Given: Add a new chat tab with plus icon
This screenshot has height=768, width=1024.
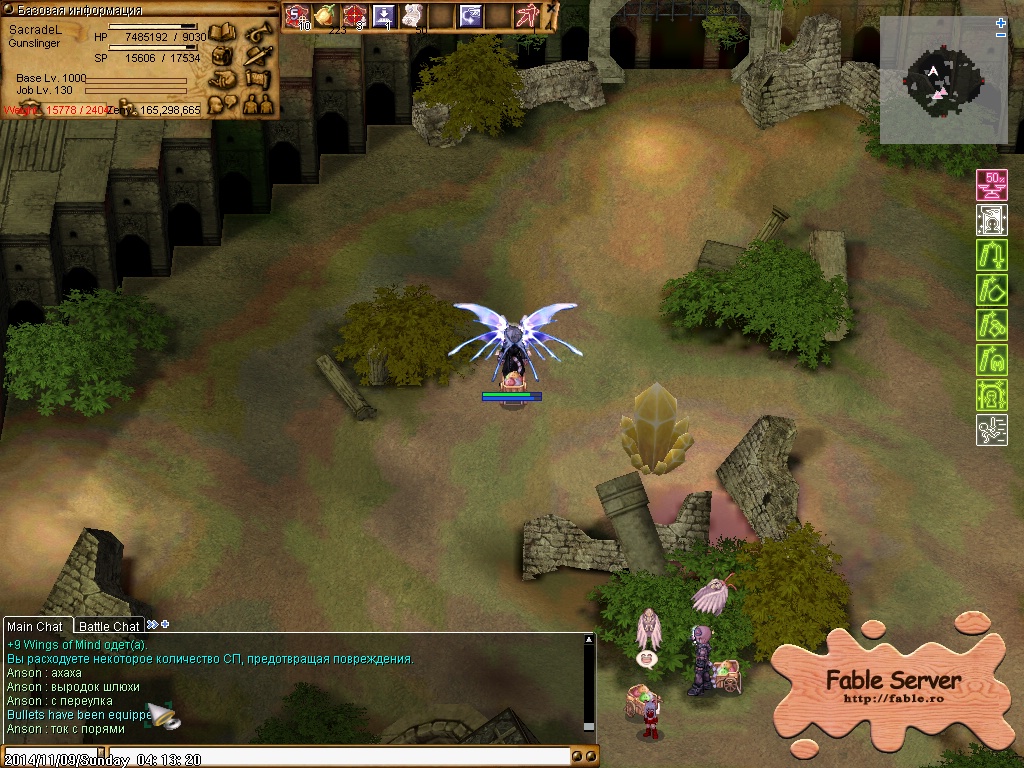Looking at the screenshot, I should [x=165, y=625].
